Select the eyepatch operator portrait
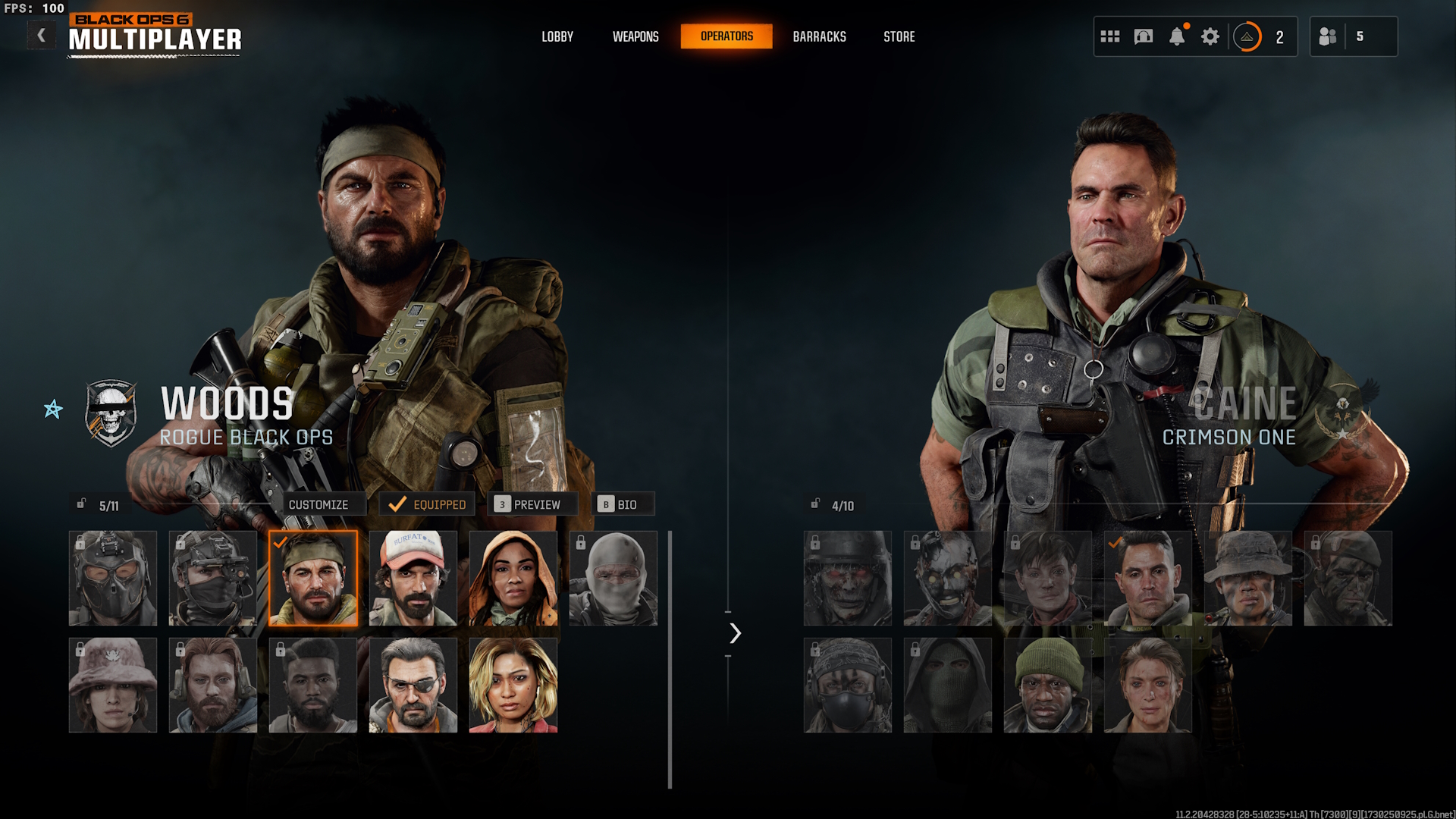 tap(413, 686)
